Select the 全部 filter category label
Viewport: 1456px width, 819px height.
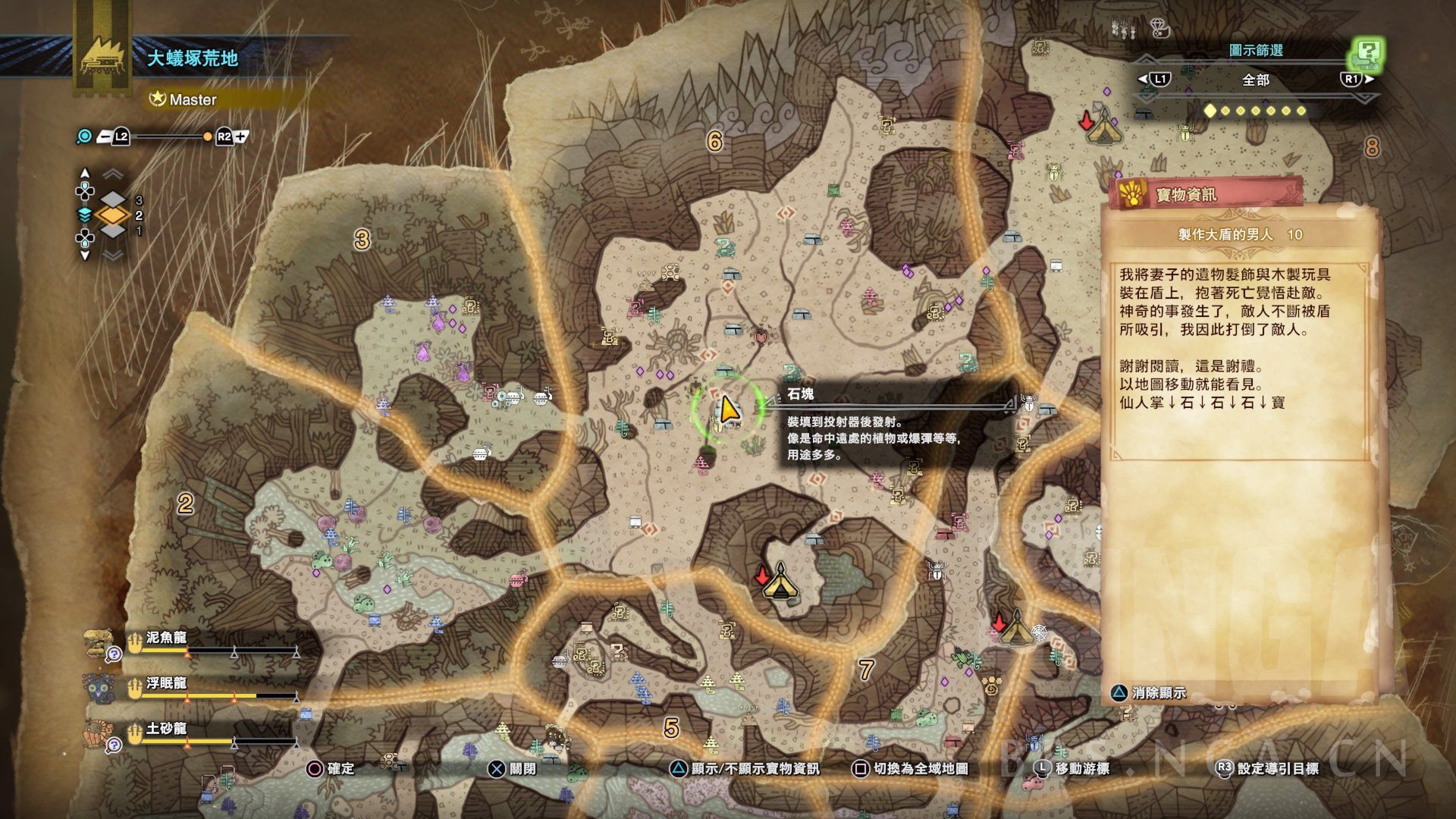click(1255, 80)
